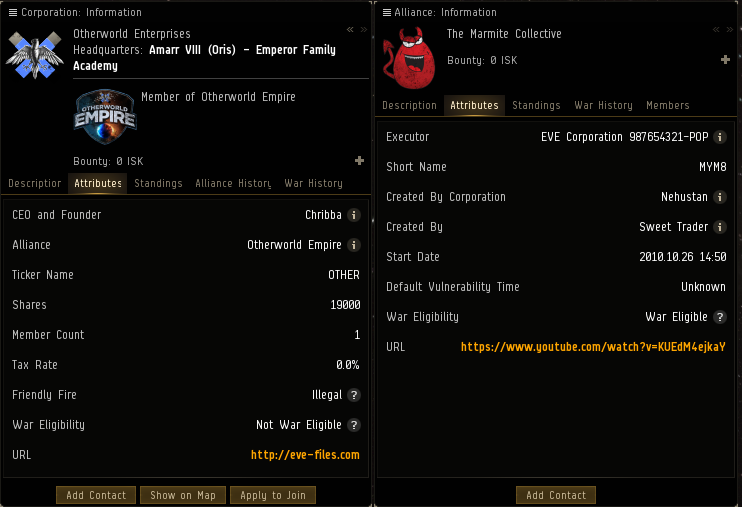Open help for Friendly Fire setting
Viewport: 742px width, 507px height.
354,395
